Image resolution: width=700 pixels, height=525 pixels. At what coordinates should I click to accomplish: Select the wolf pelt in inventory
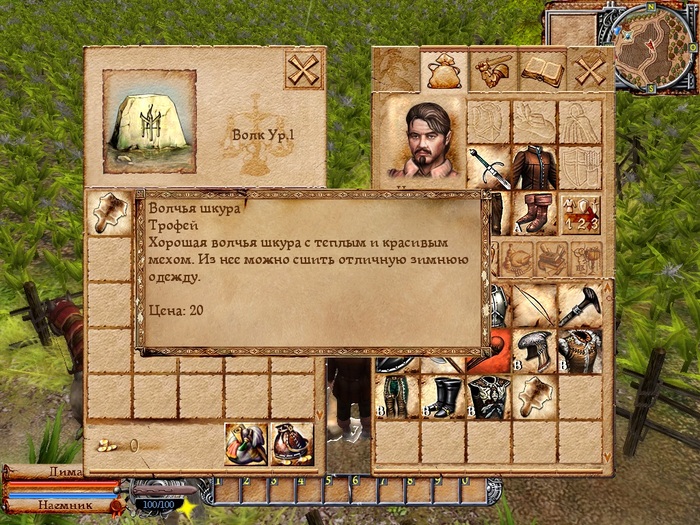(x=533, y=396)
